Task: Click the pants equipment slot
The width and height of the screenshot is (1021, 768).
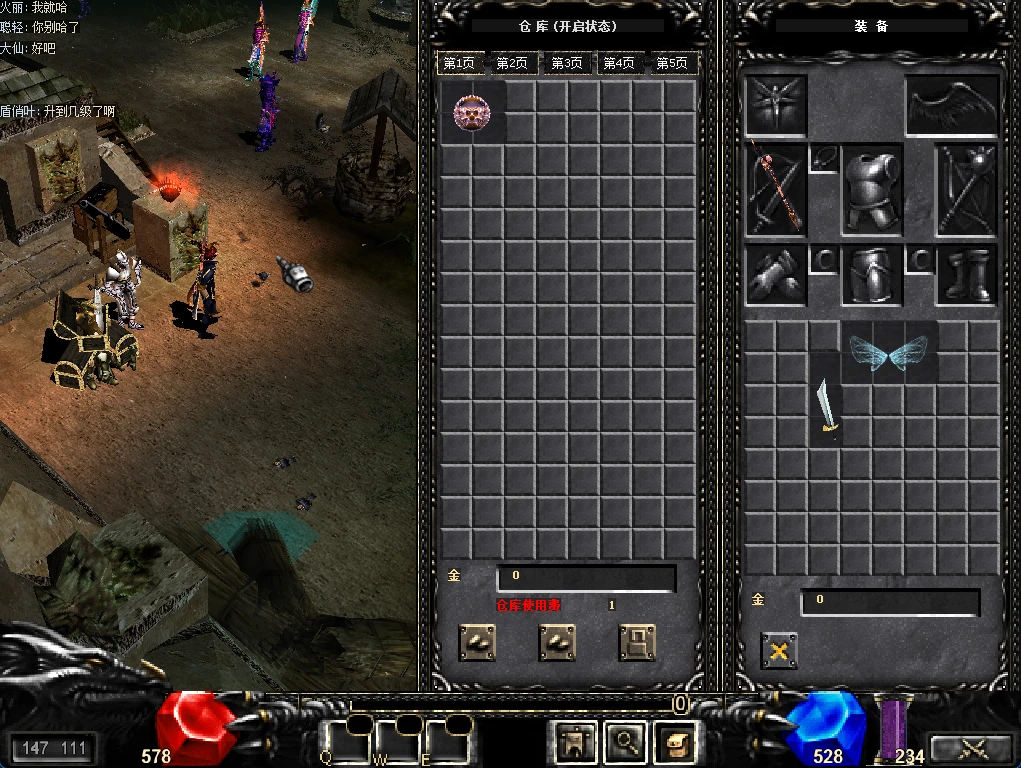Action: pos(872,275)
